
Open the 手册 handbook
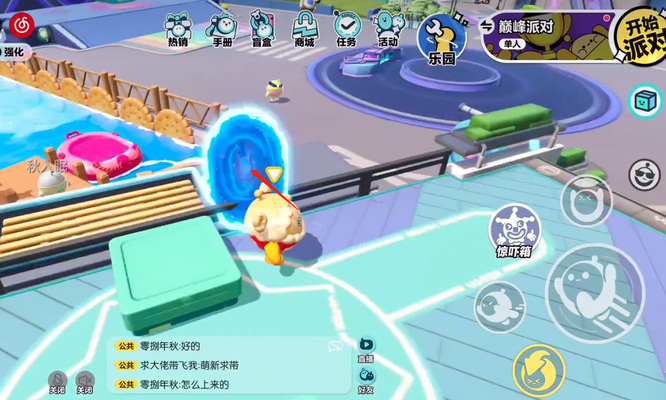[222, 29]
